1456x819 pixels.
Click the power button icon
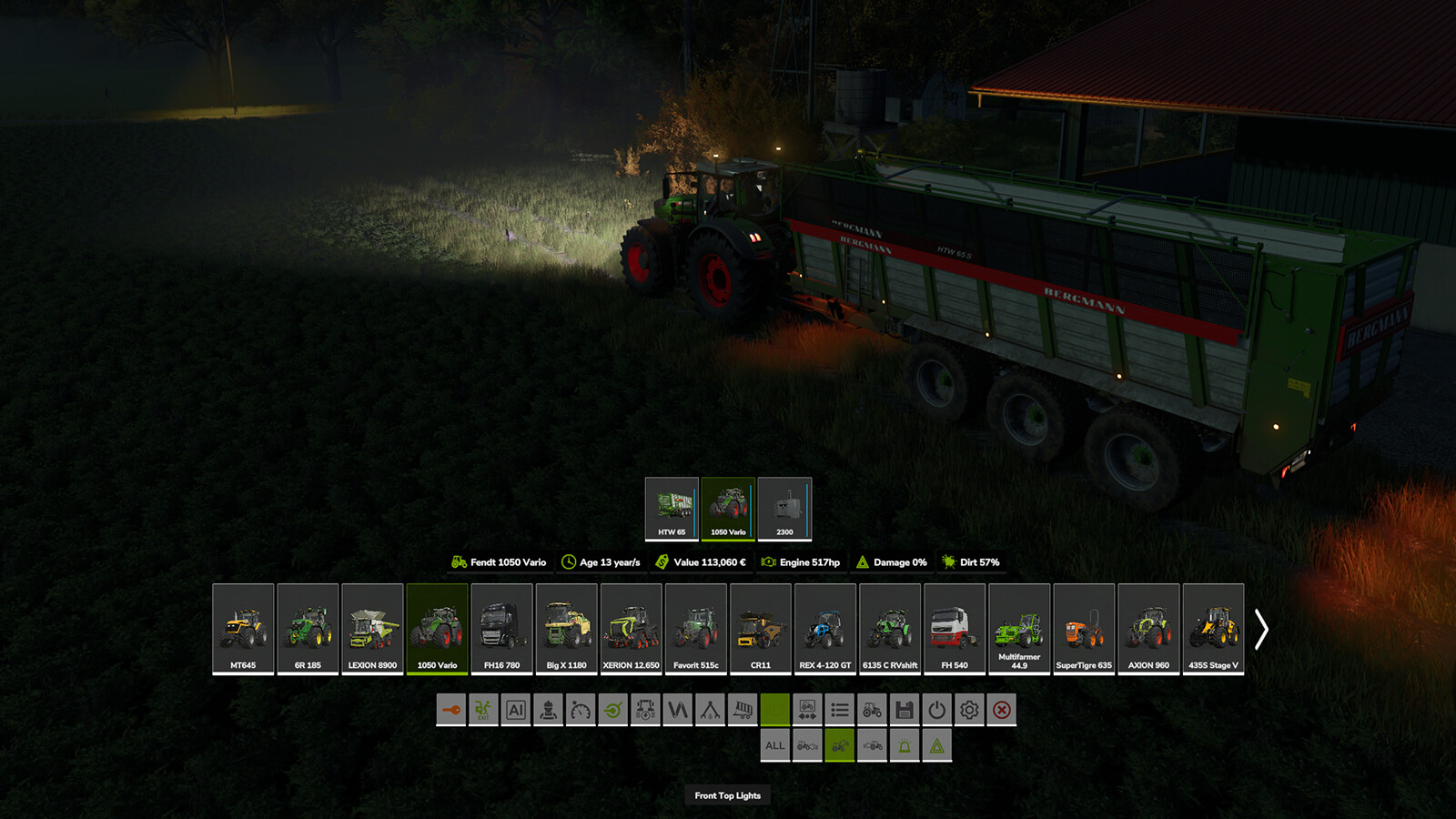[937, 710]
